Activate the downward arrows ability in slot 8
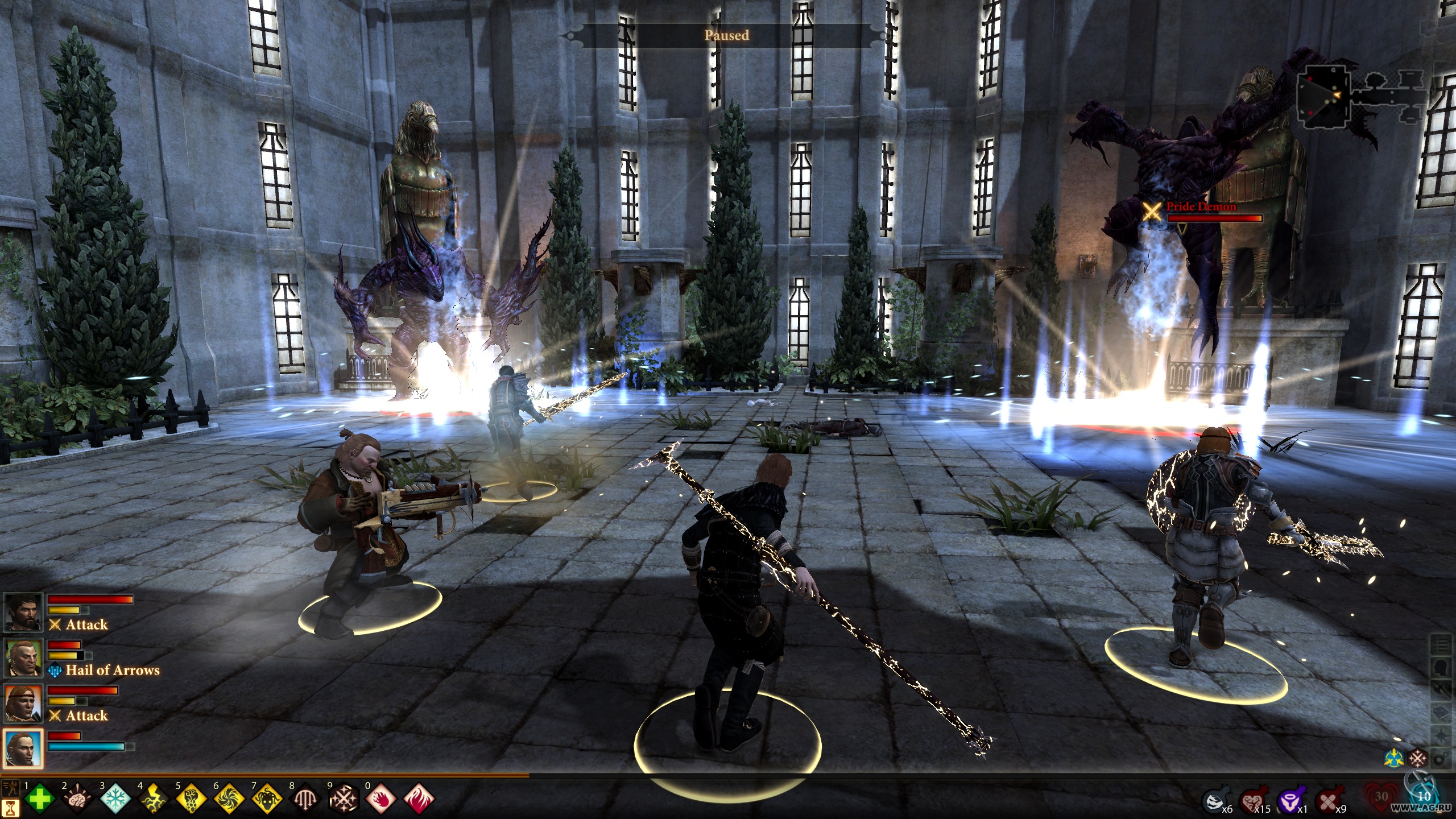Image resolution: width=1456 pixels, height=819 pixels. (306, 799)
